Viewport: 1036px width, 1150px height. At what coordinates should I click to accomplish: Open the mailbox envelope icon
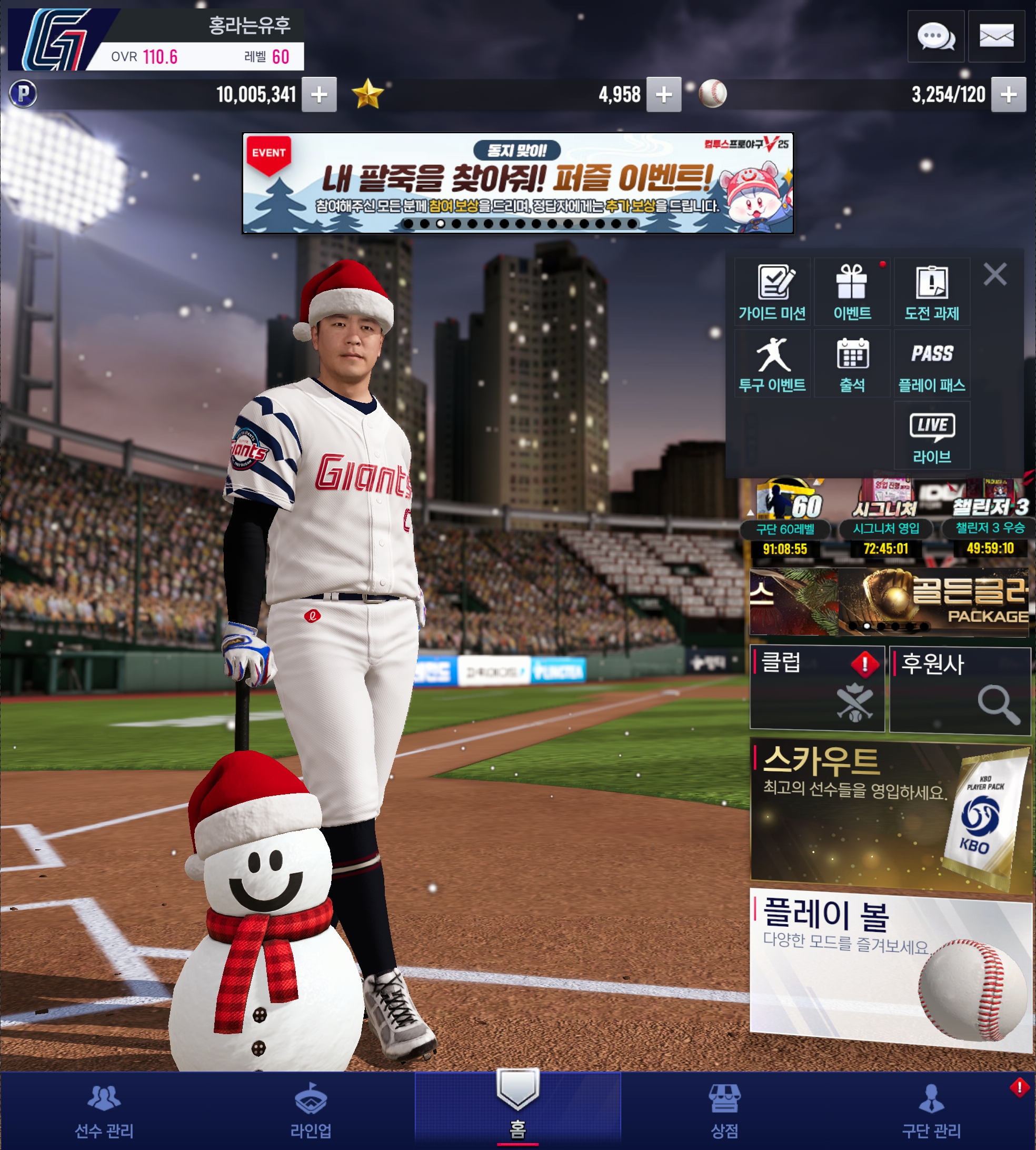(996, 36)
